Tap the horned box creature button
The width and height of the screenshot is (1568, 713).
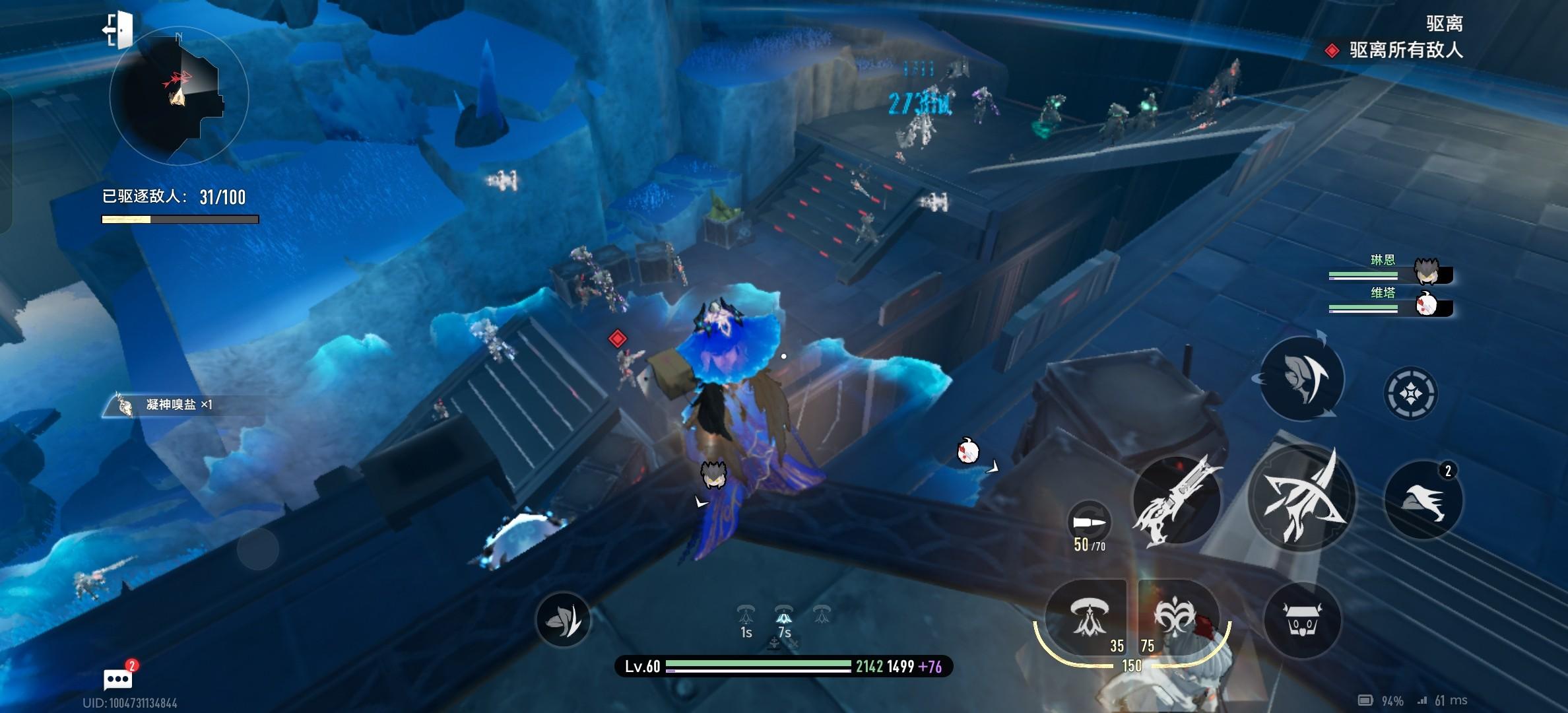point(1301,621)
